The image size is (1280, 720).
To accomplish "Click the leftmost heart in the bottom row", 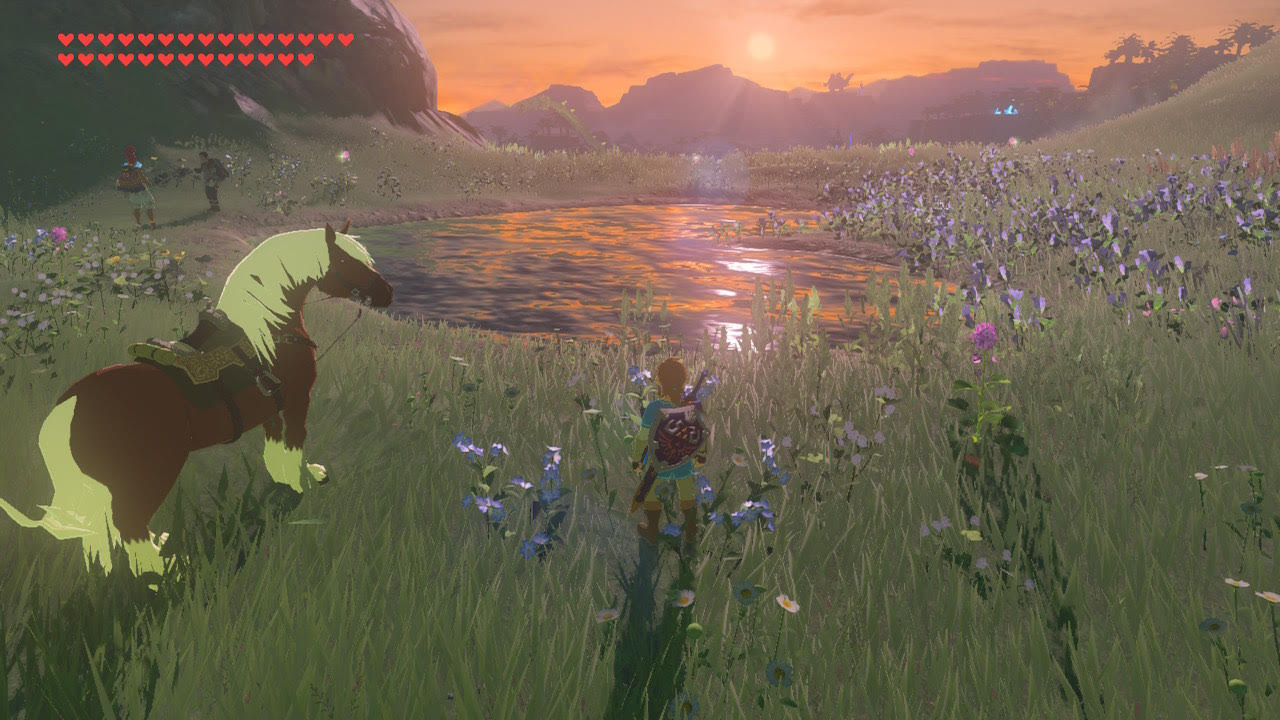I will tap(66, 58).
